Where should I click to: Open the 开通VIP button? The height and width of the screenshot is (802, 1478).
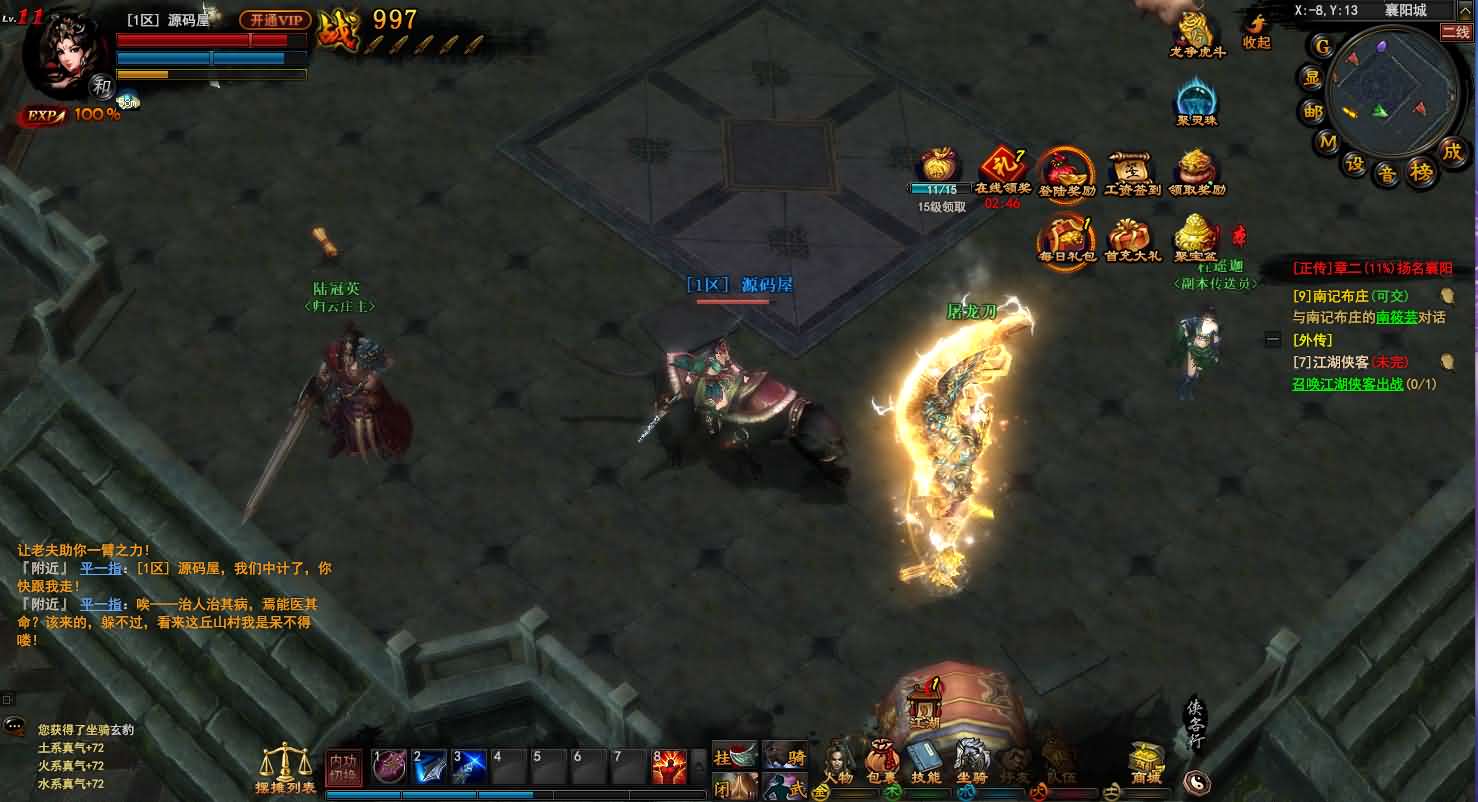click(x=275, y=20)
